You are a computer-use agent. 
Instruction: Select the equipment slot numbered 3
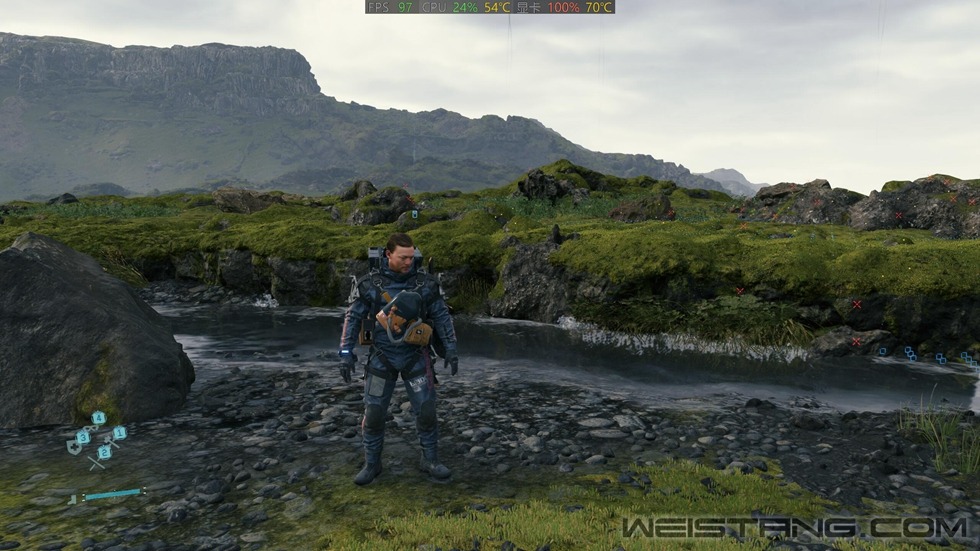click(83, 436)
